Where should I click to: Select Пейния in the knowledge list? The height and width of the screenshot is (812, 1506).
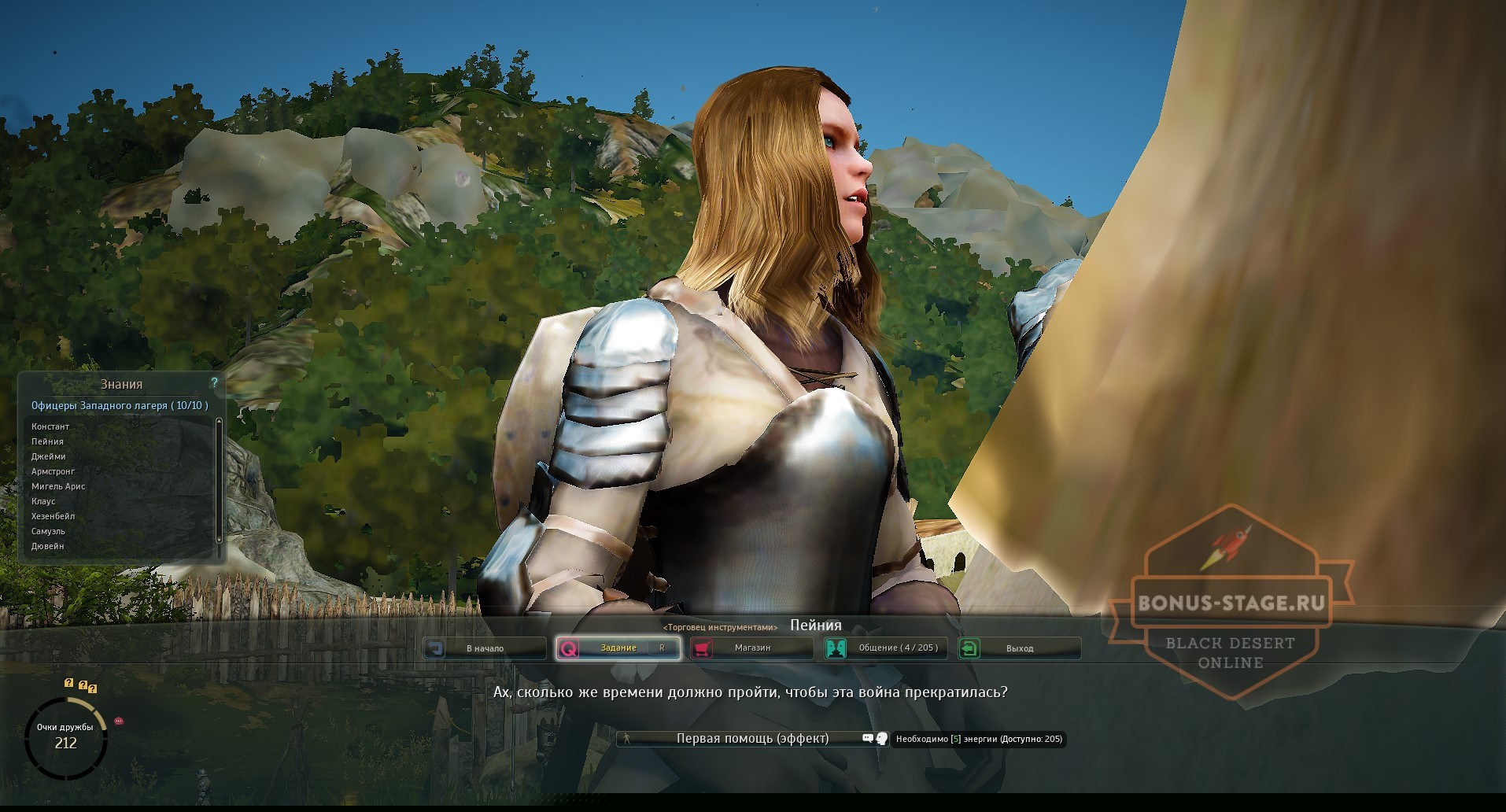pos(46,441)
